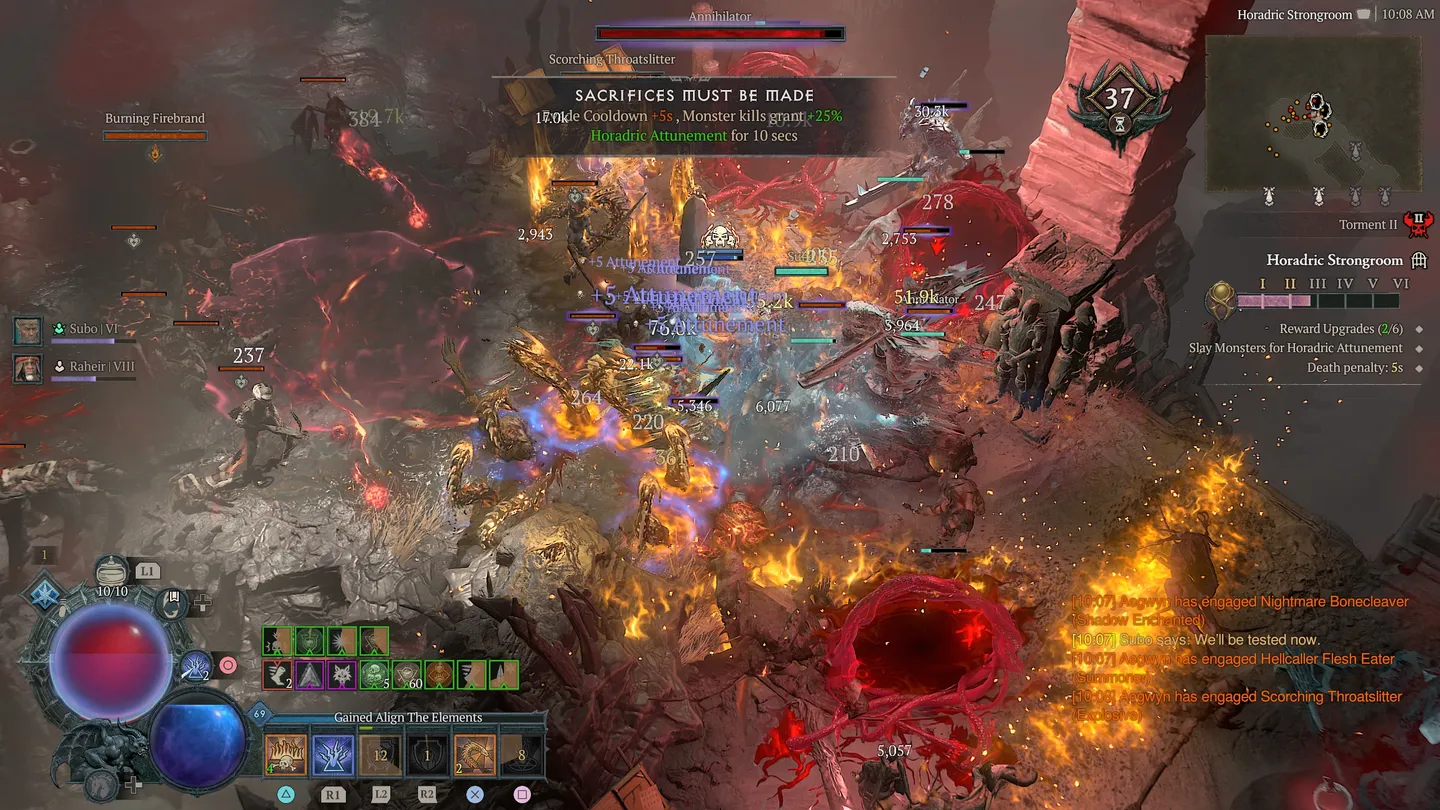
Task: Select Subo's party member portrait
Action: 27,329
